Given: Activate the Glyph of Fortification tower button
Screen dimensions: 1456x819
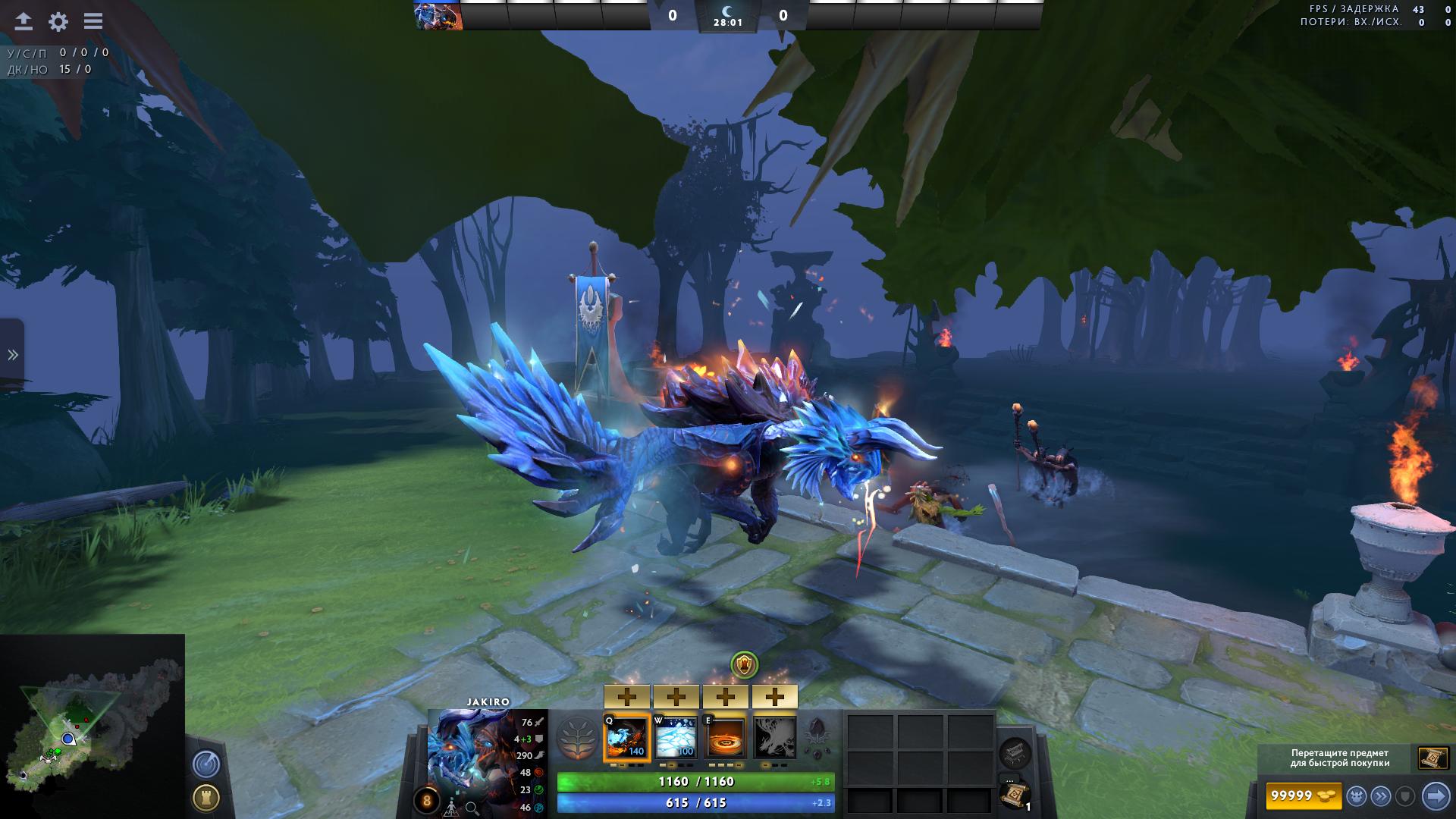Looking at the screenshot, I should coord(206,797).
